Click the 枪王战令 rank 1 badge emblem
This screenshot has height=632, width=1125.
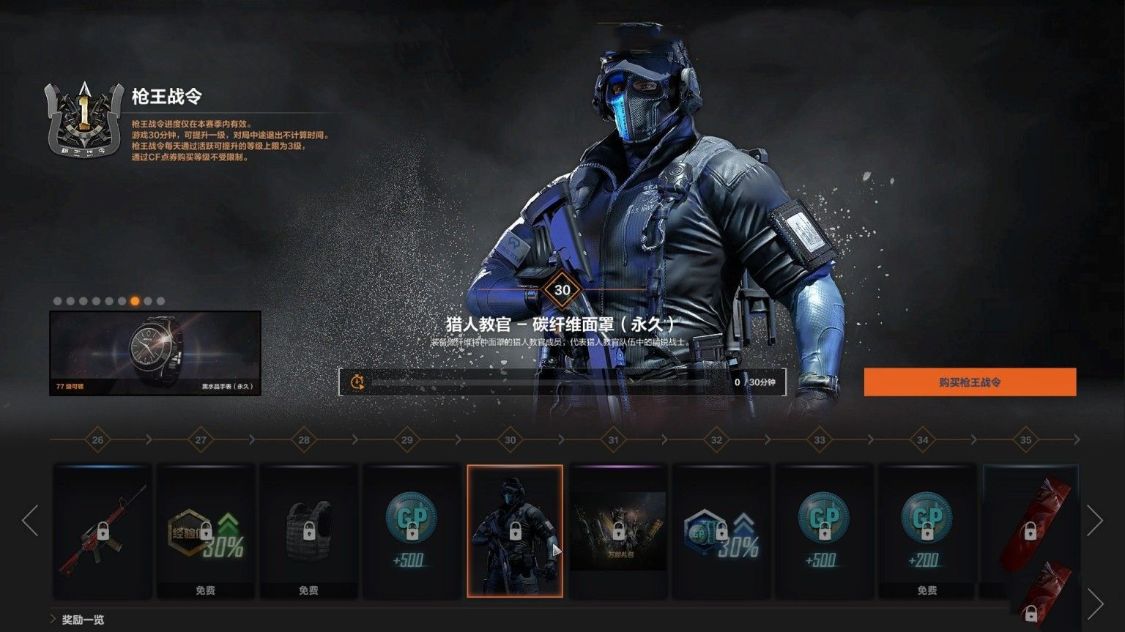85,117
